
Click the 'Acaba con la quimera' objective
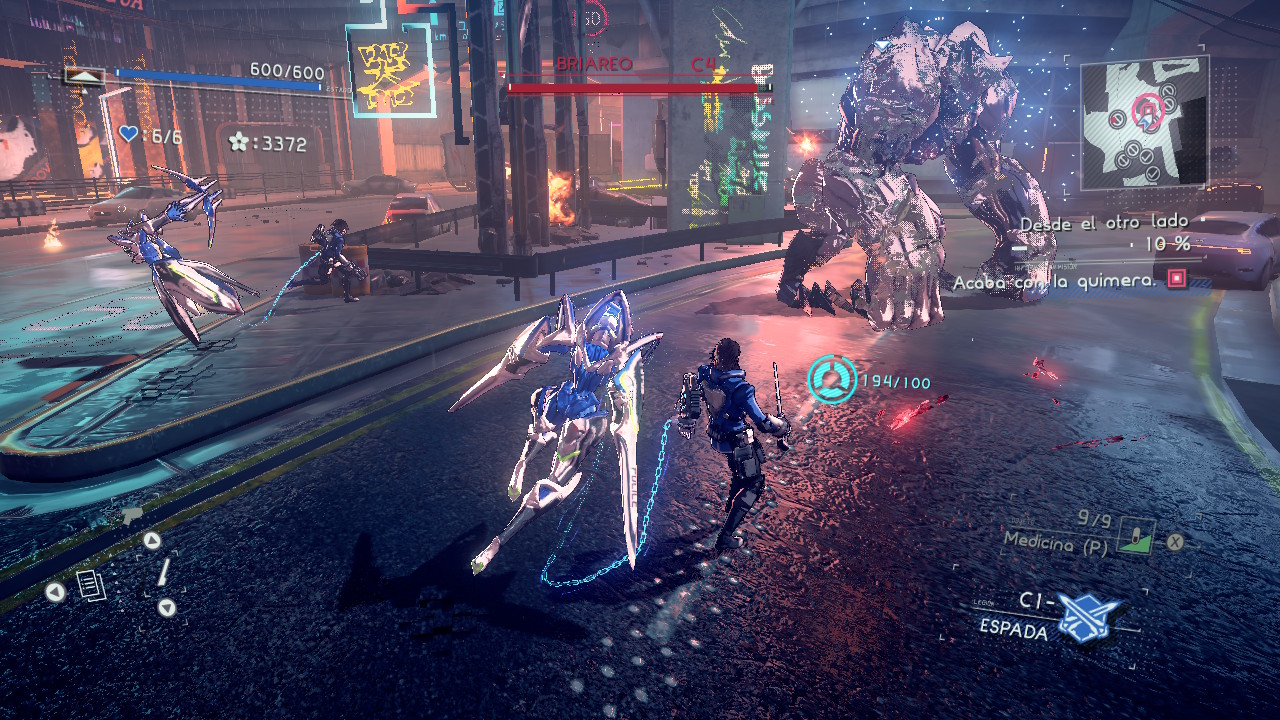tap(1055, 282)
